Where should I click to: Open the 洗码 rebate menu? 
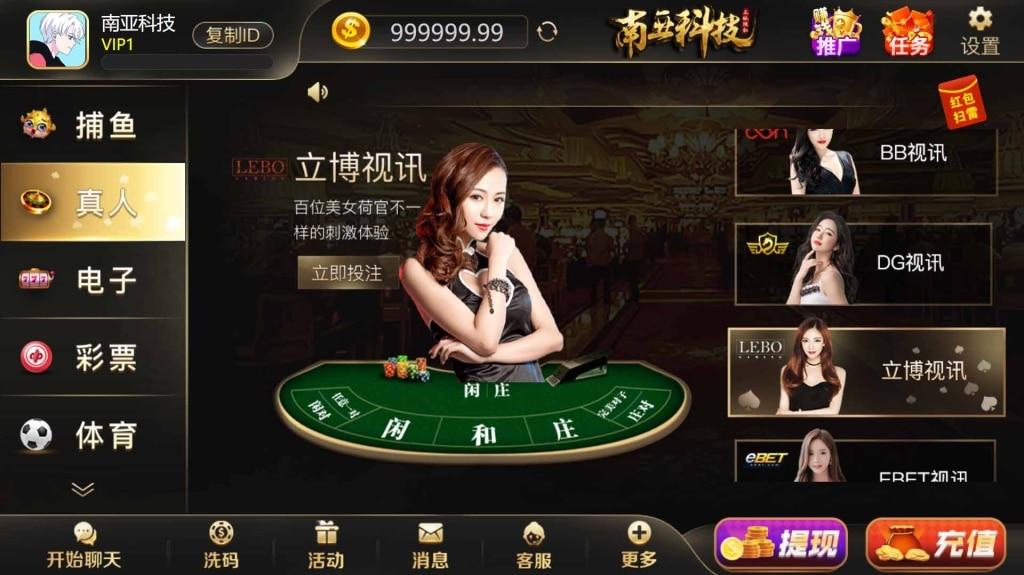pos(221,546)
